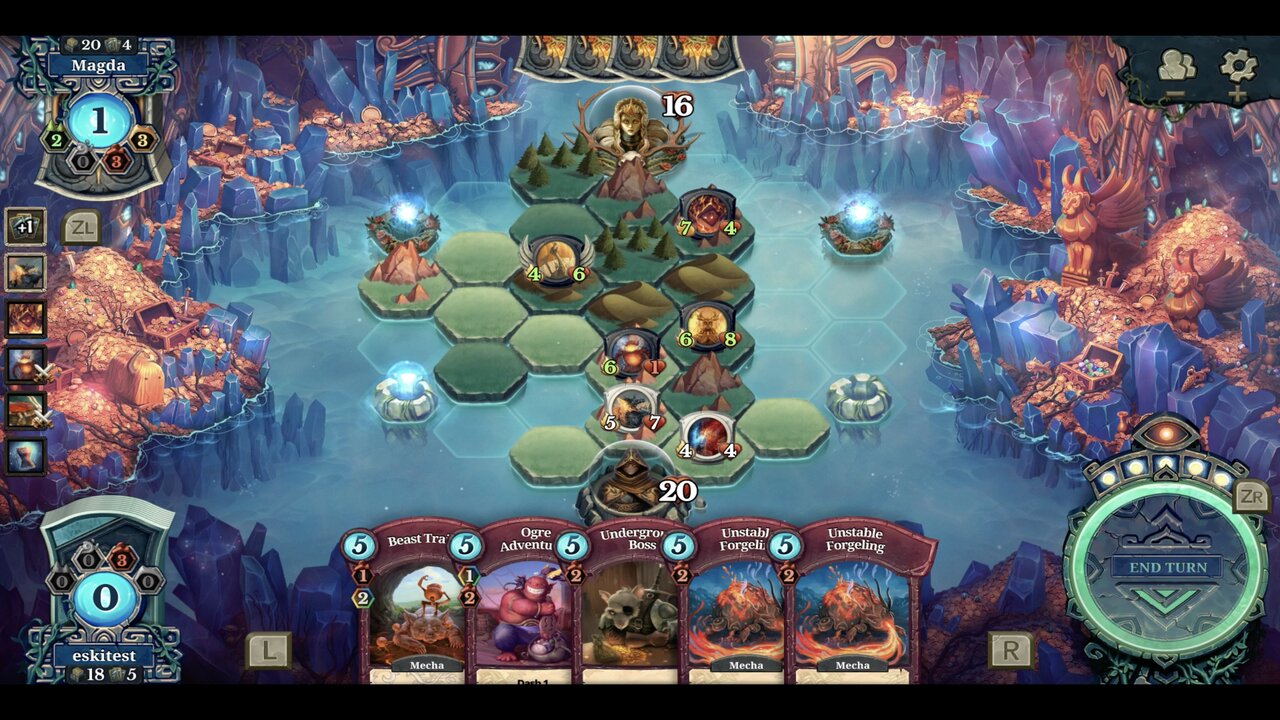Open the friends list panel
This screenshot has height=720, width=1280.
pos(1180,62)
